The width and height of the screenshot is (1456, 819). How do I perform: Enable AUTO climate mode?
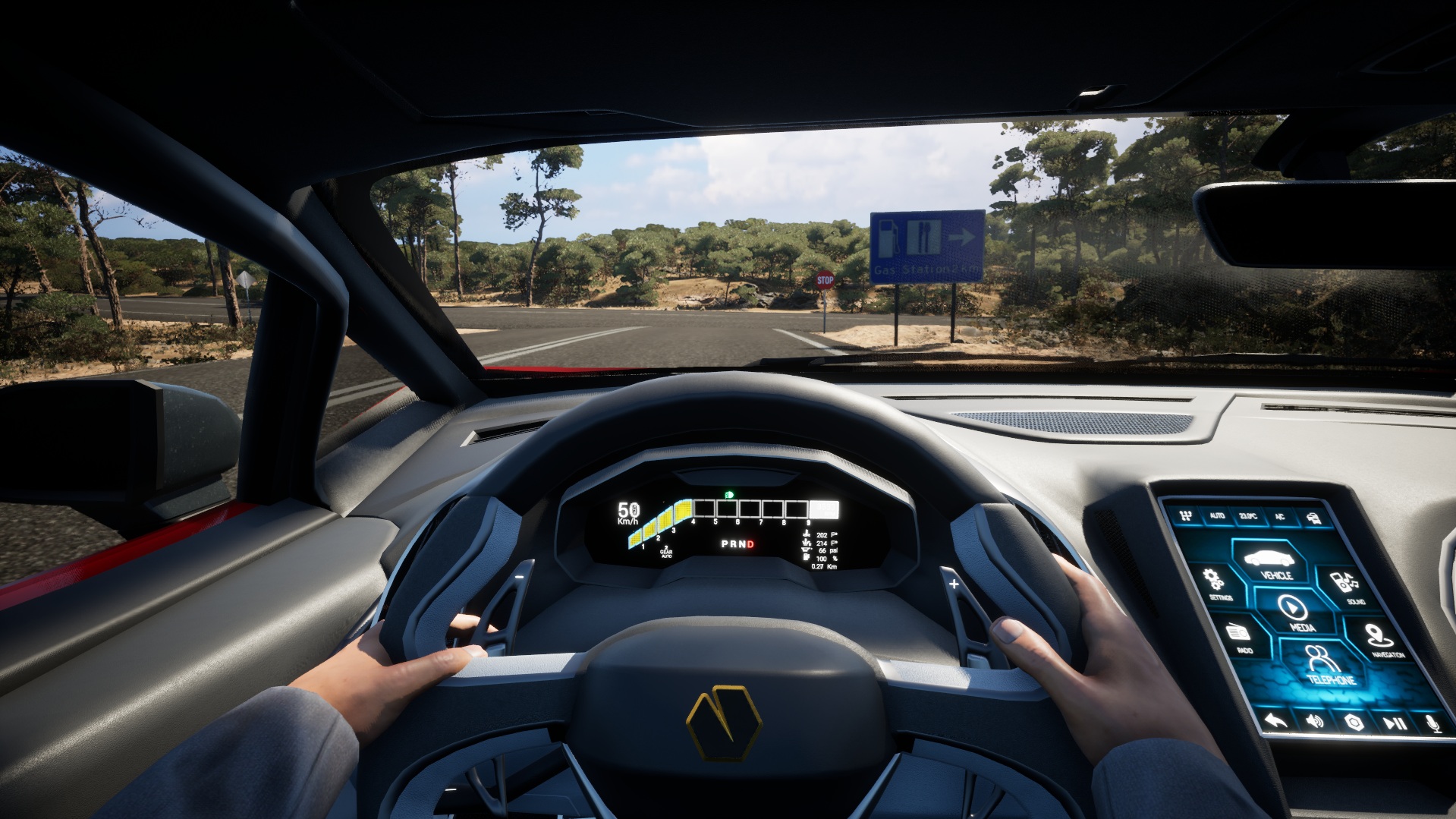tap(1217, 515)
